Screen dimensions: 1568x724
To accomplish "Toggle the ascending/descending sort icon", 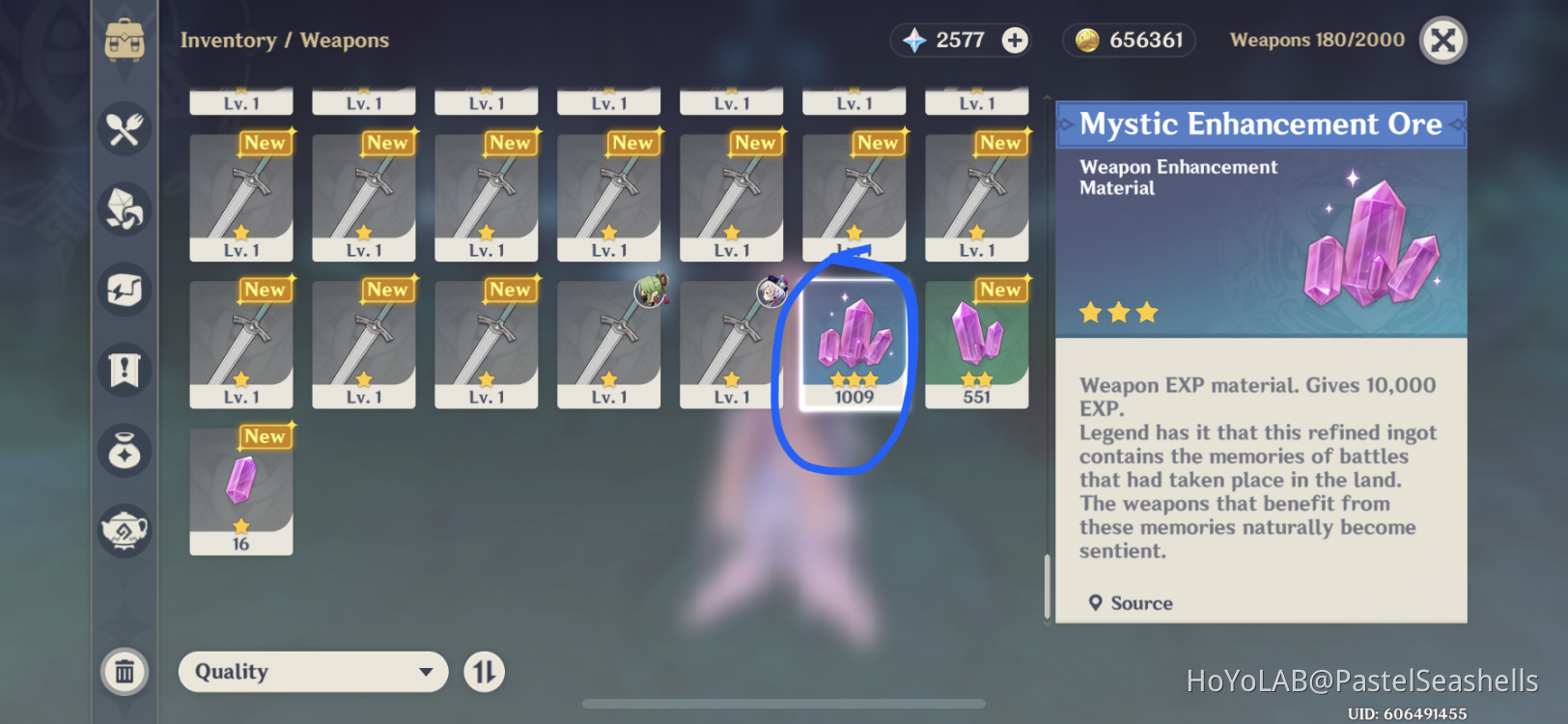I will tap(485, 671).
